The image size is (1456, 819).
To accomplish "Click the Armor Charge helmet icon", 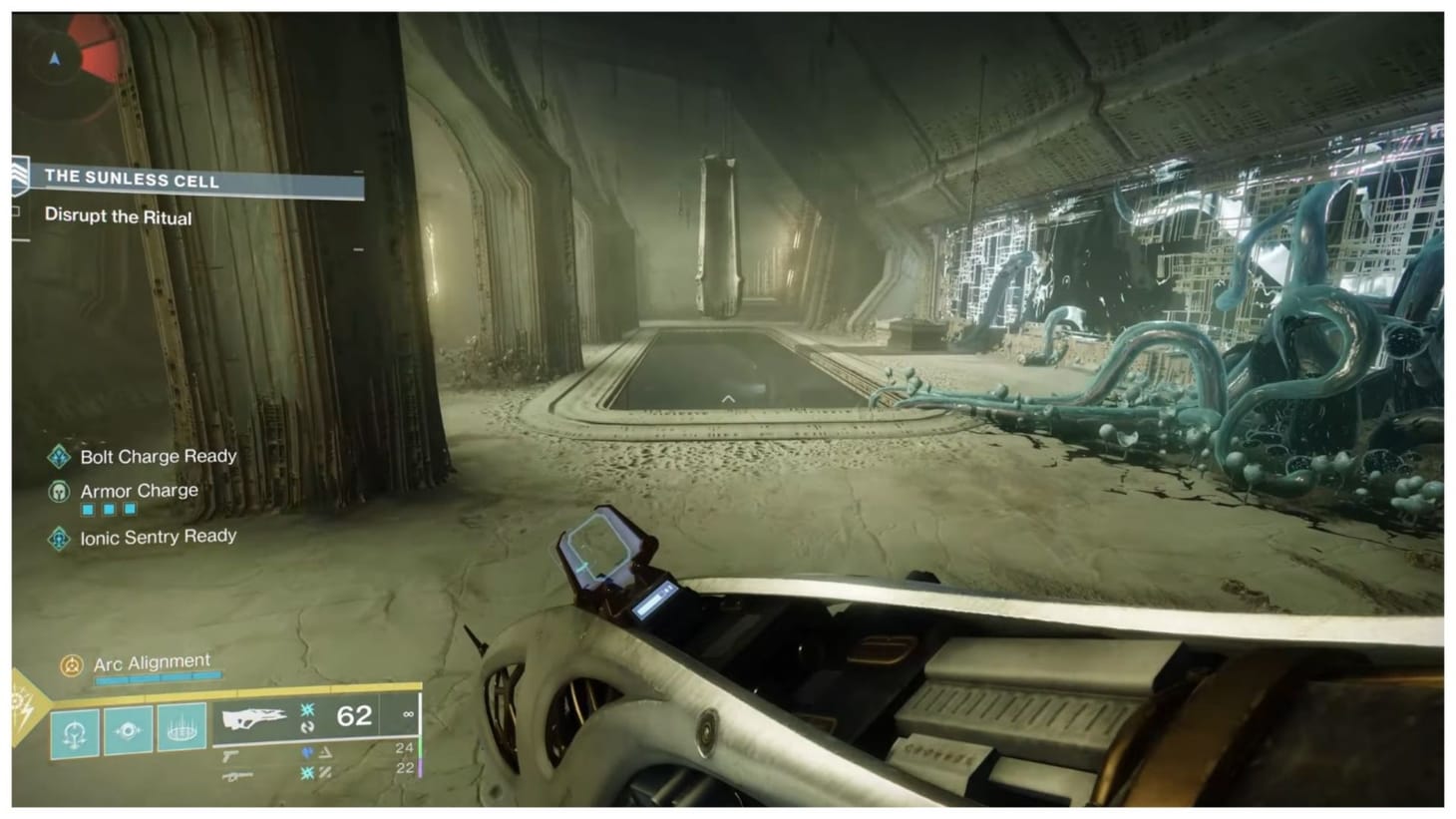I will [x=59, y=490].
